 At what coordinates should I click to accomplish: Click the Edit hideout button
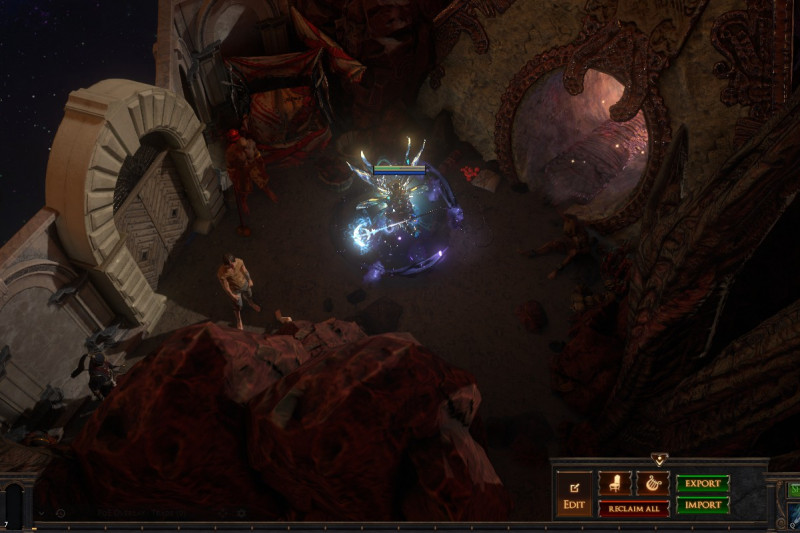click(x=574, y=495)
